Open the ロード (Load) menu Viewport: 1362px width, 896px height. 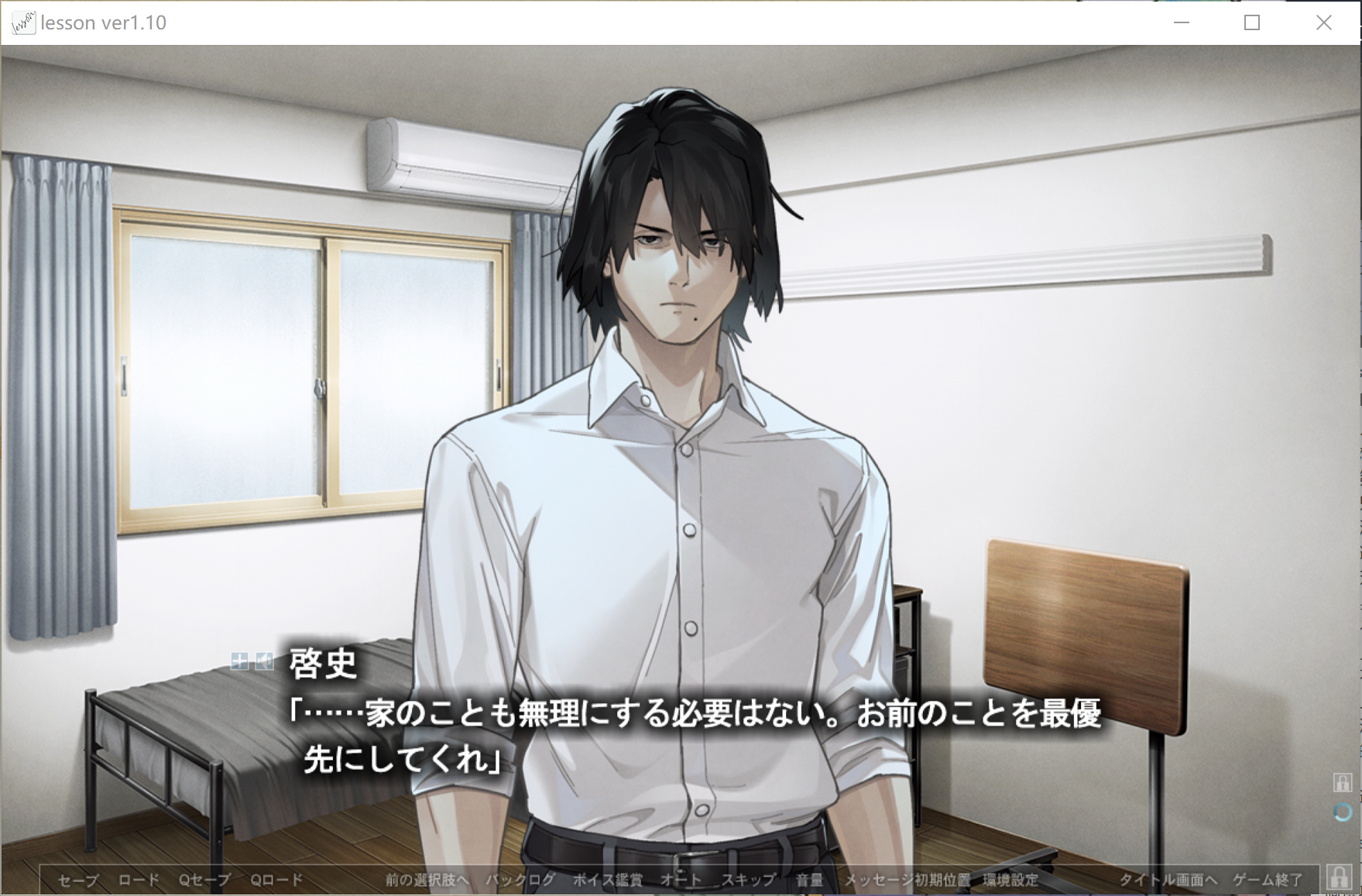point(139,880)
